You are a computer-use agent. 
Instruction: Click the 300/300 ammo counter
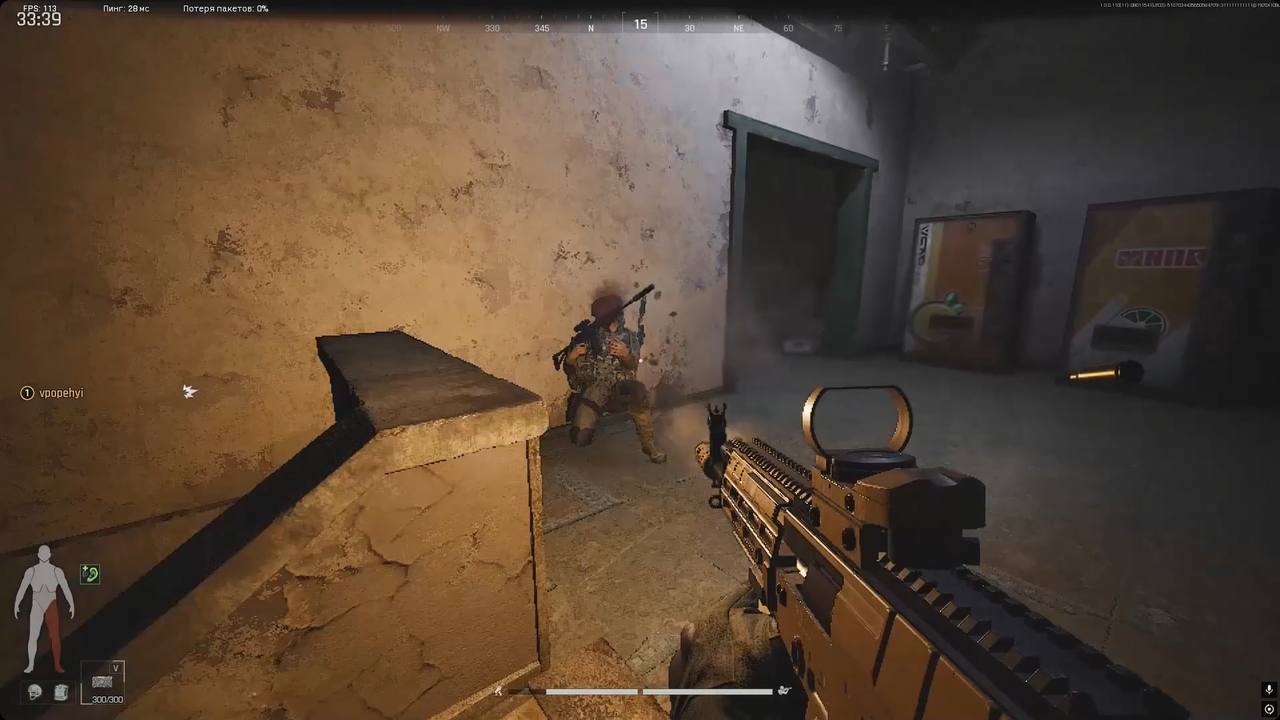pyautogui.click(x=106, y=699)
